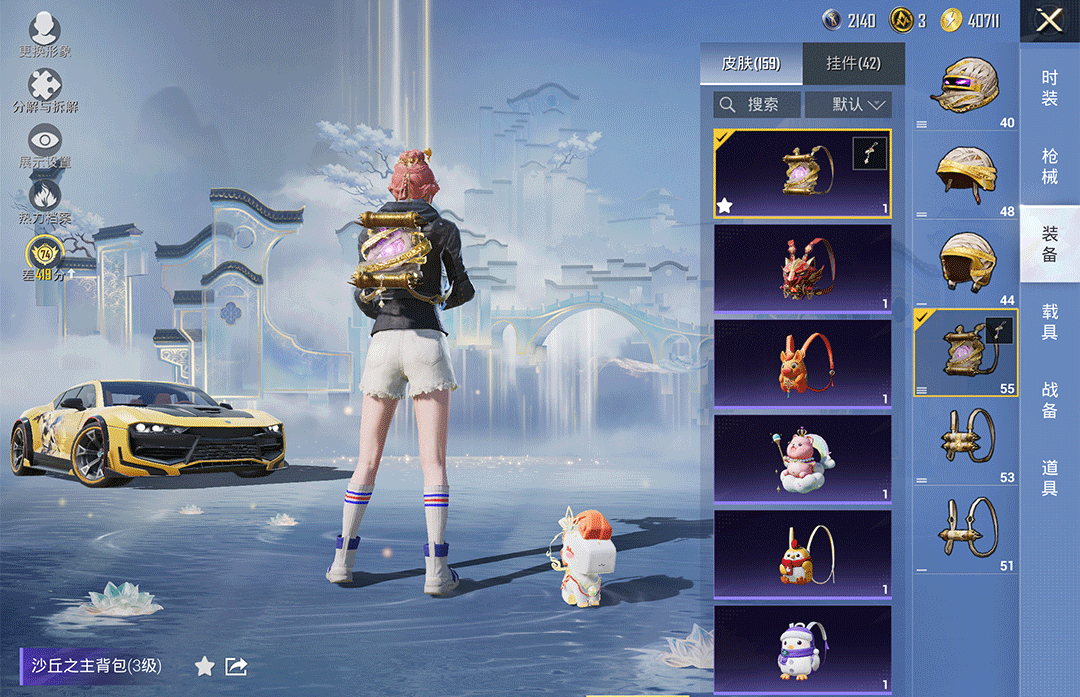Click the 搜索 search box
The width and height of the screenshot is (1080, 697).
(x=758, y=104)
